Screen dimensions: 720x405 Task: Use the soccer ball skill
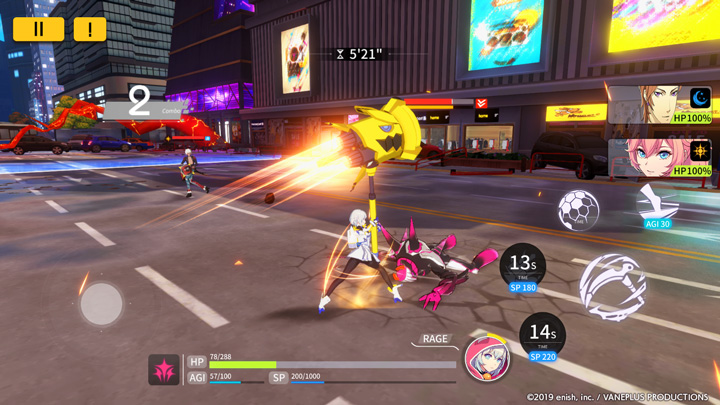click(x=578, y=210)
